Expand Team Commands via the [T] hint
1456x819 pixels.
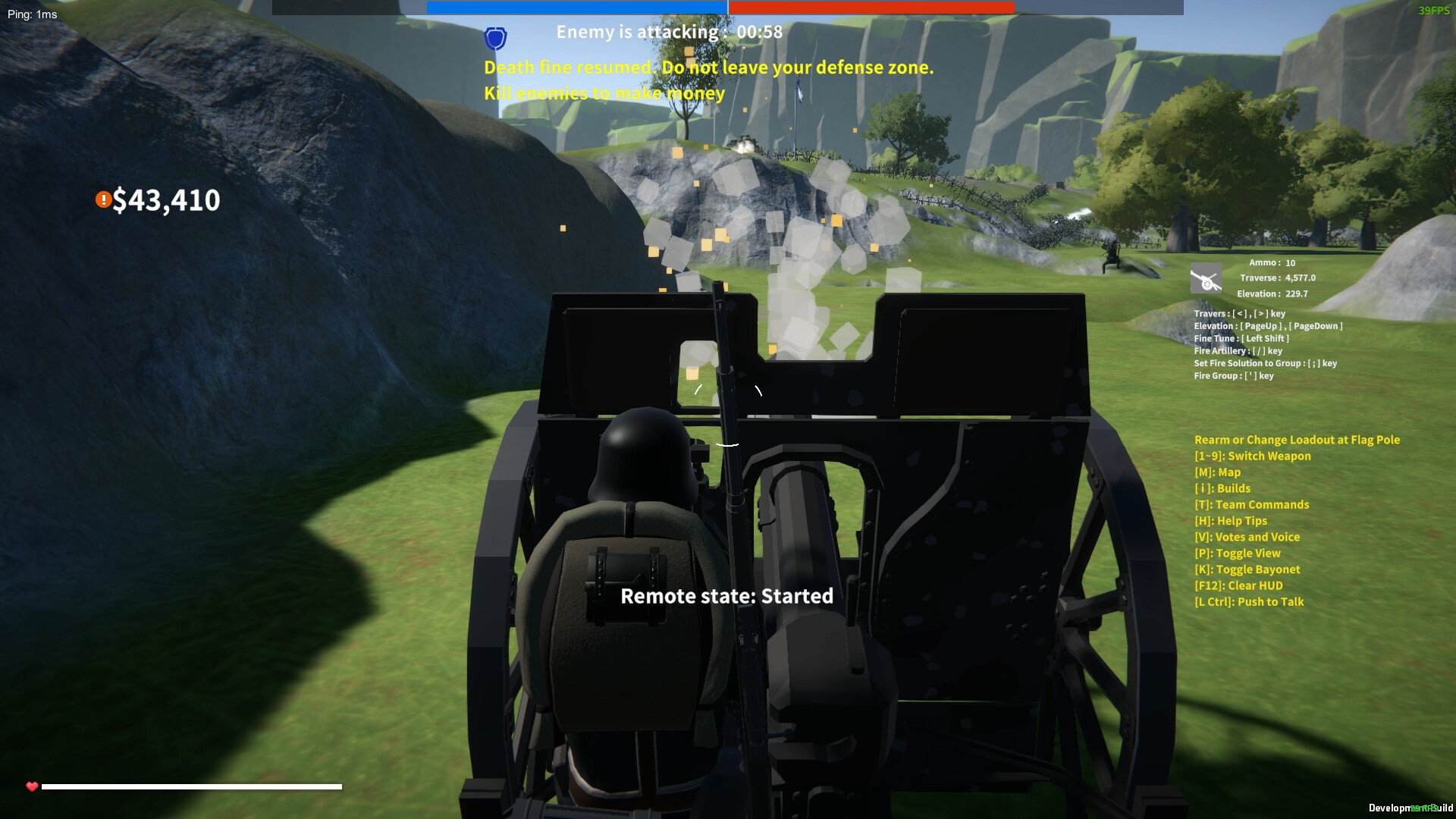click(x=1251, y=504)
